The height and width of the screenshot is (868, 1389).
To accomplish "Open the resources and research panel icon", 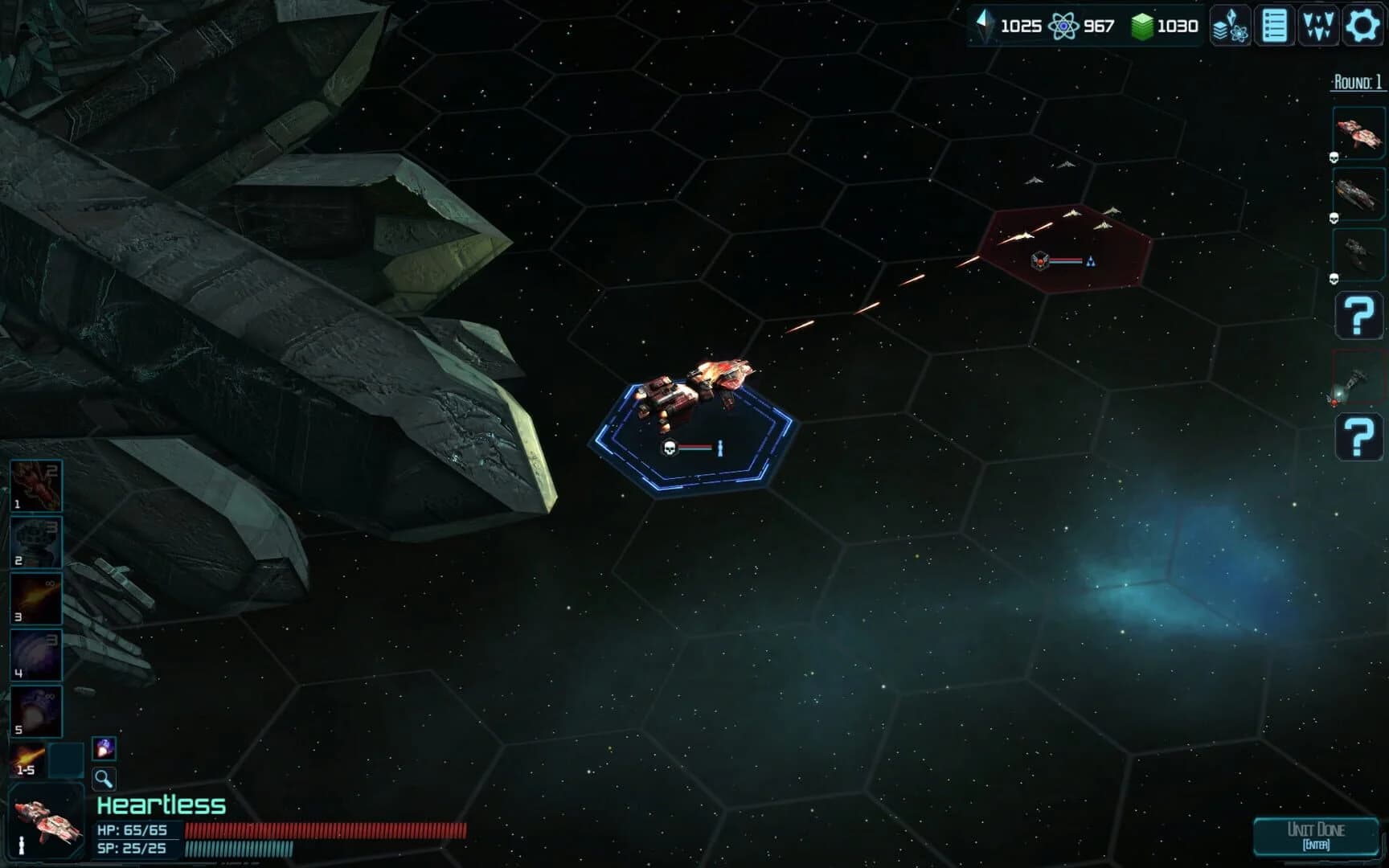I will pos(1231,26).
